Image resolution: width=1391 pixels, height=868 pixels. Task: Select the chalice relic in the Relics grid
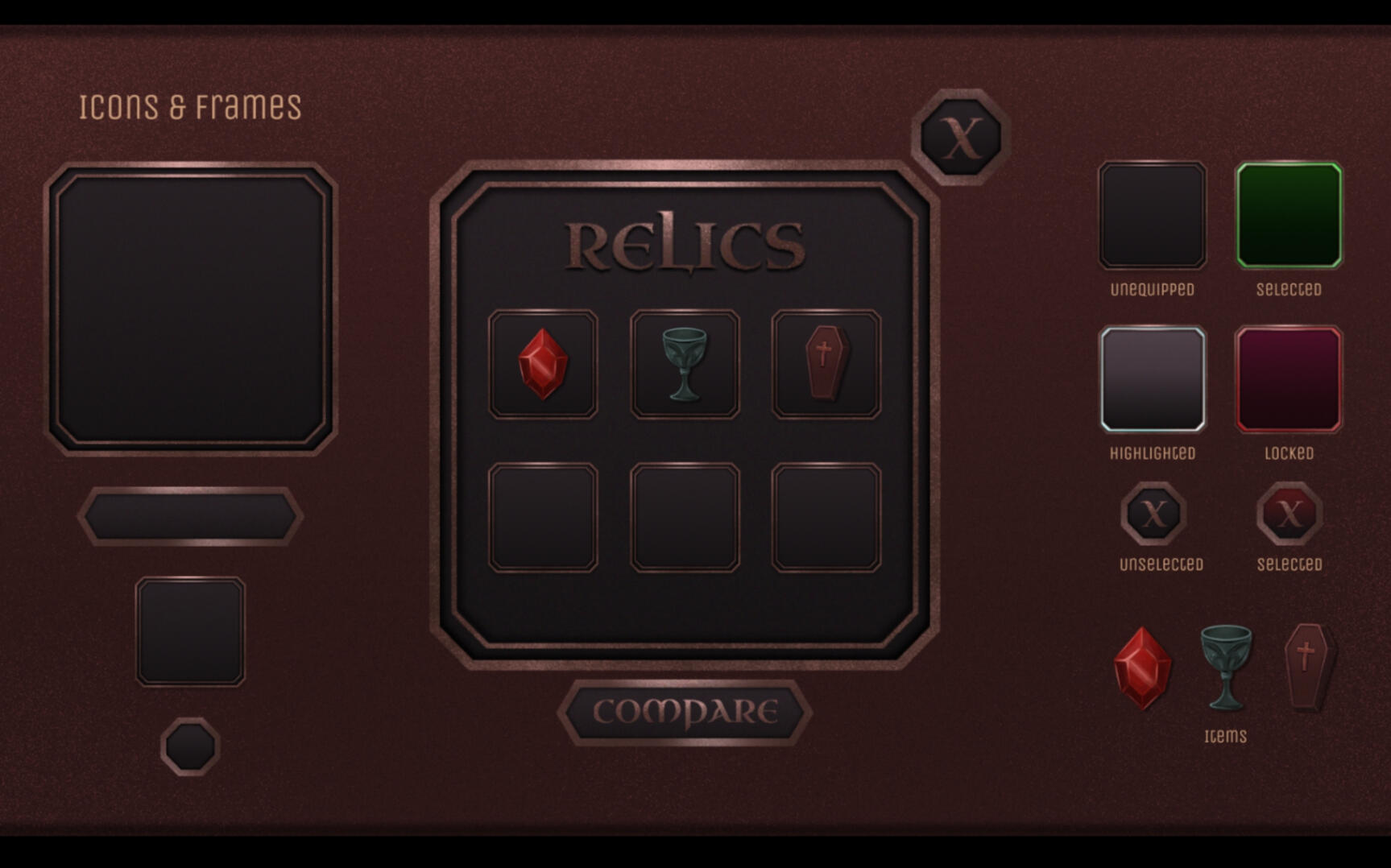pyautogui.click(x=683, y=362)
